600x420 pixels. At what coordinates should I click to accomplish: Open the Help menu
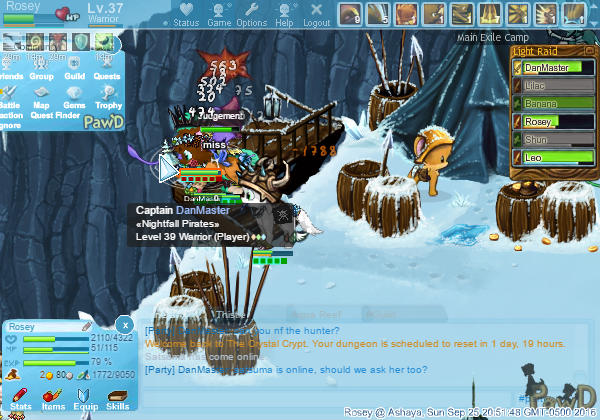pos(284,15)
